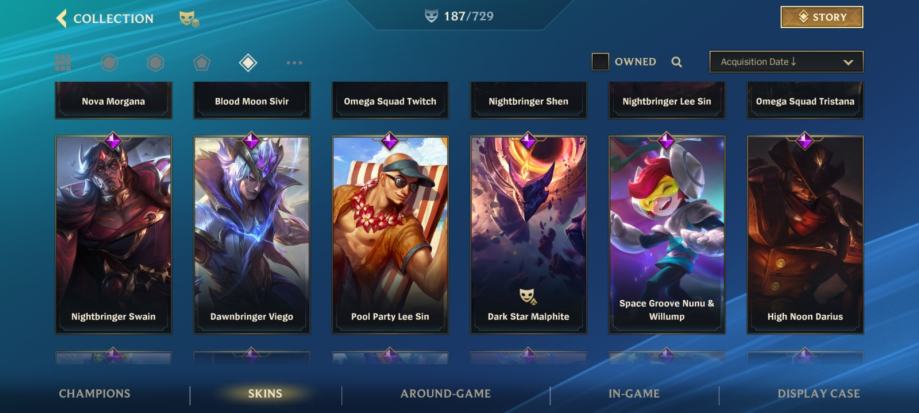Image resolution: width=919 pixels, height=413 pixels.
Task: View Space Groove Nunu & Willump skin
Action: click(667, 234)
